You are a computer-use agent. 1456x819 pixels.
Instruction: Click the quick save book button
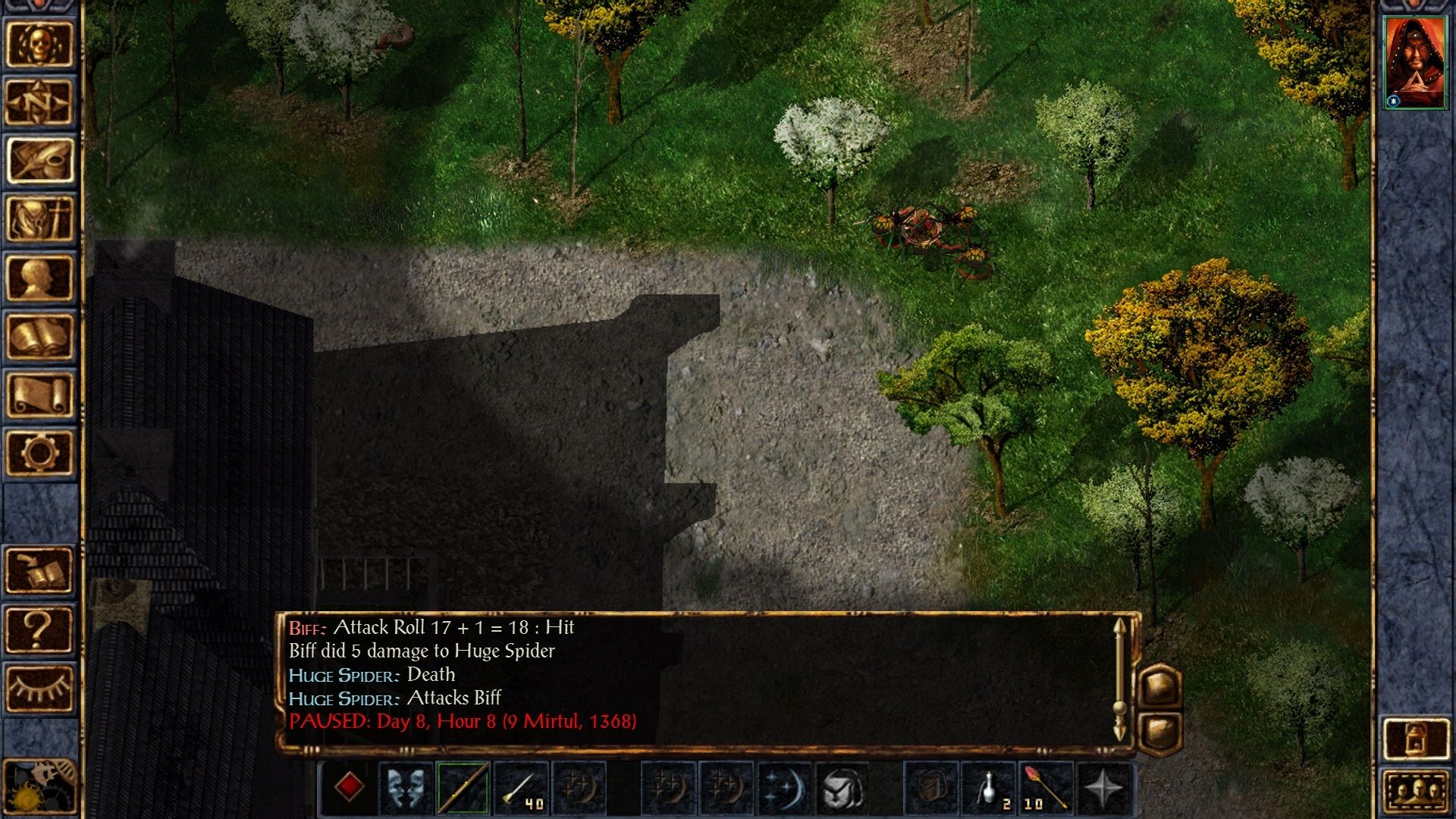39,570
